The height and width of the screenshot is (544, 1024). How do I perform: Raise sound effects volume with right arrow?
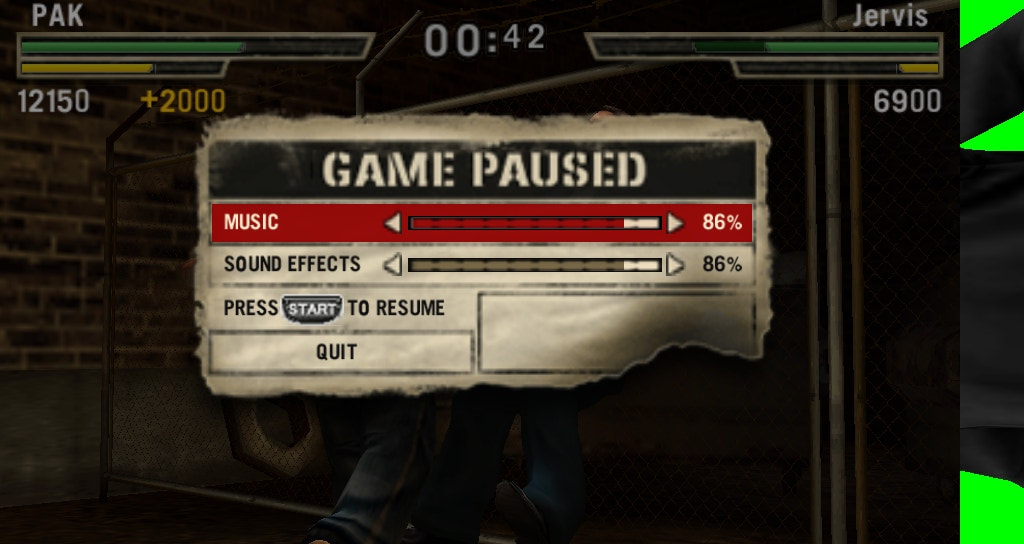click(x=675, y=265)
